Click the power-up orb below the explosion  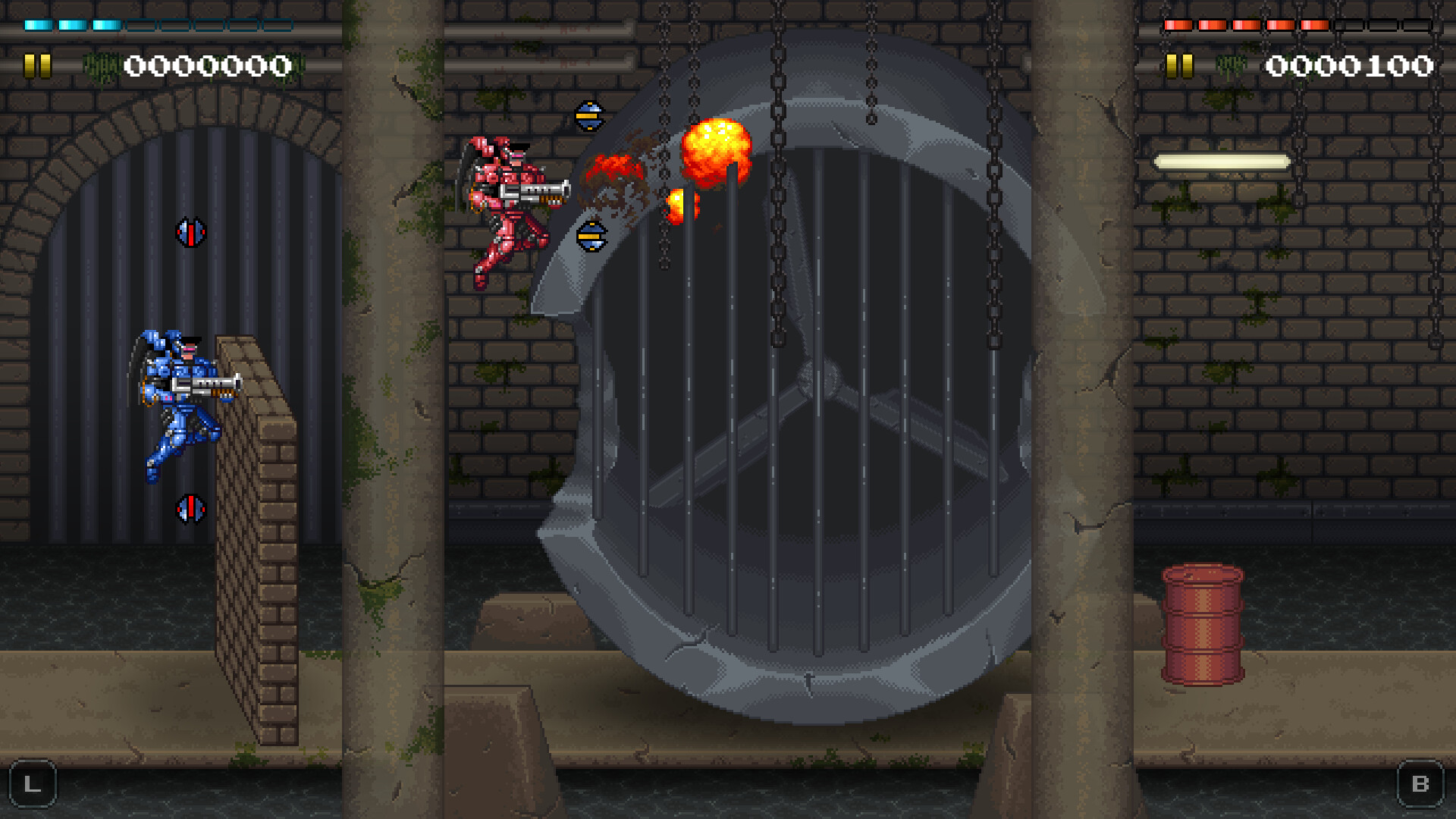[591, 237]
